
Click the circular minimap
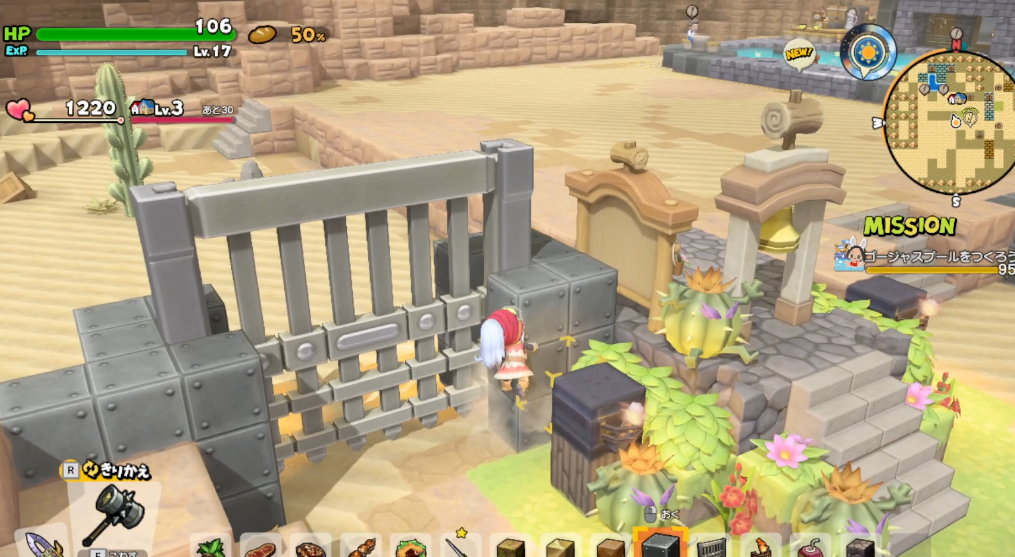point(950,118)
